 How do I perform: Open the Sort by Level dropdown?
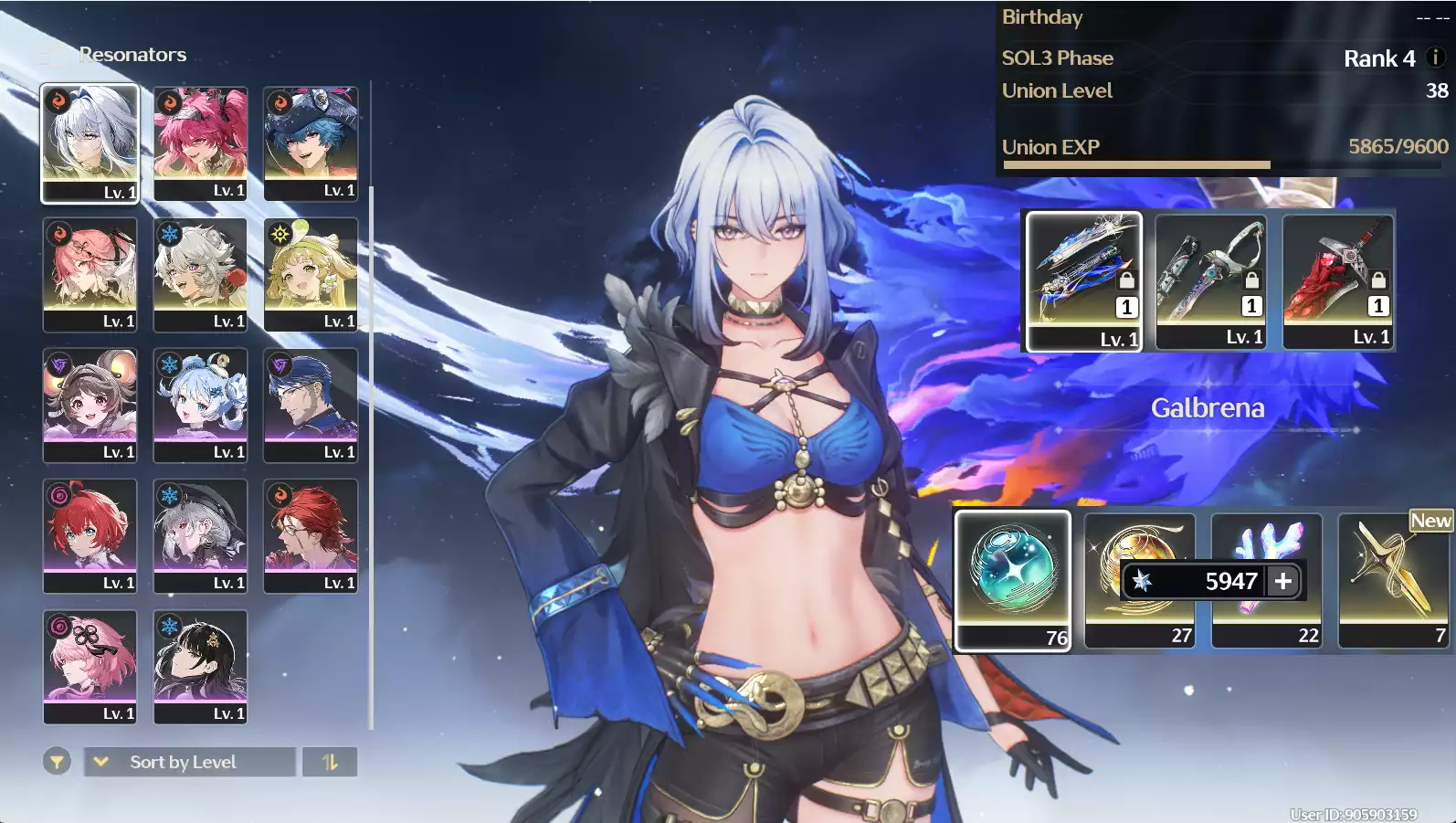[190, 762]
